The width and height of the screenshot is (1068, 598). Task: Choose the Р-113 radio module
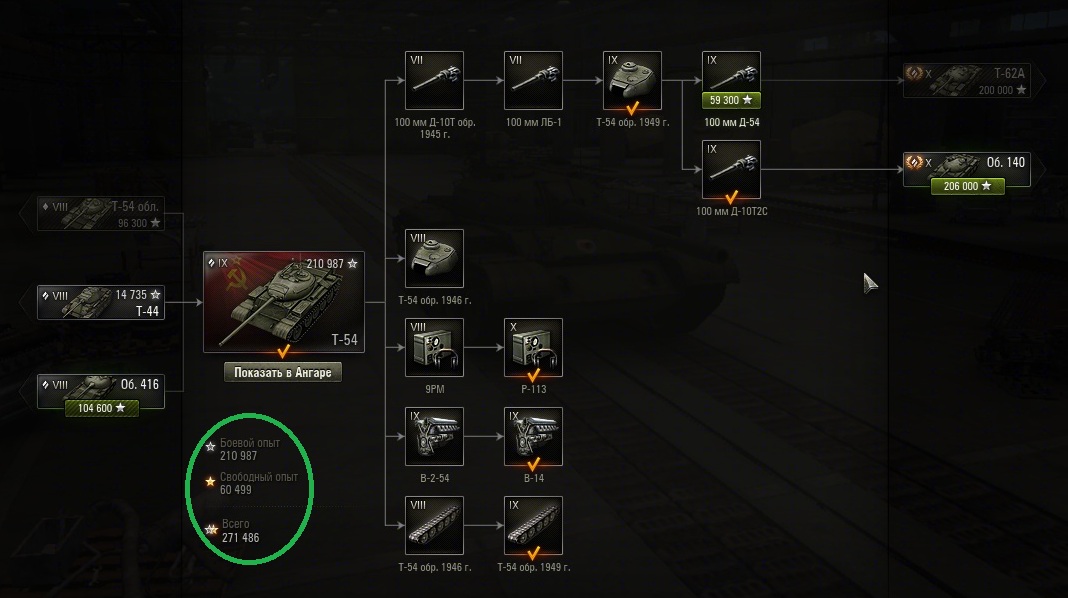point(533,347)
